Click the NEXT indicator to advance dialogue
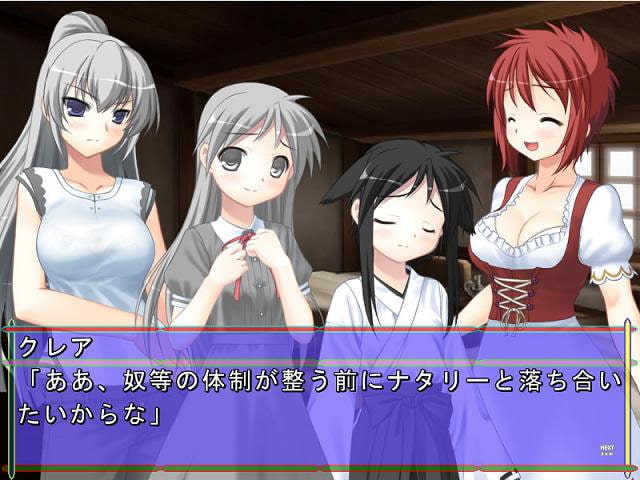Viewport: 640px width, 480px height. [x=606, y=450]
